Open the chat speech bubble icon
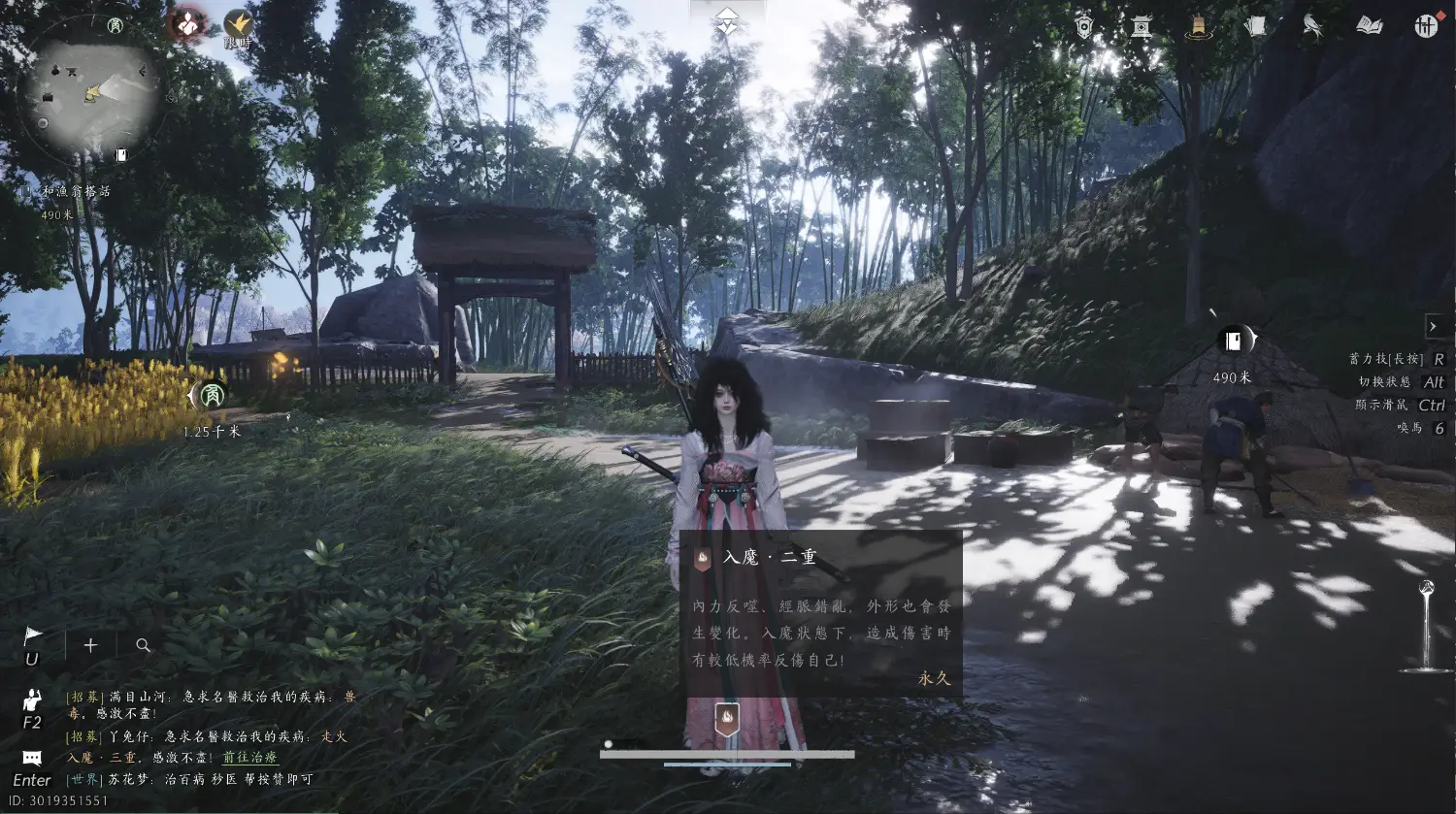Screen dimensions: 1456x814 32,758
